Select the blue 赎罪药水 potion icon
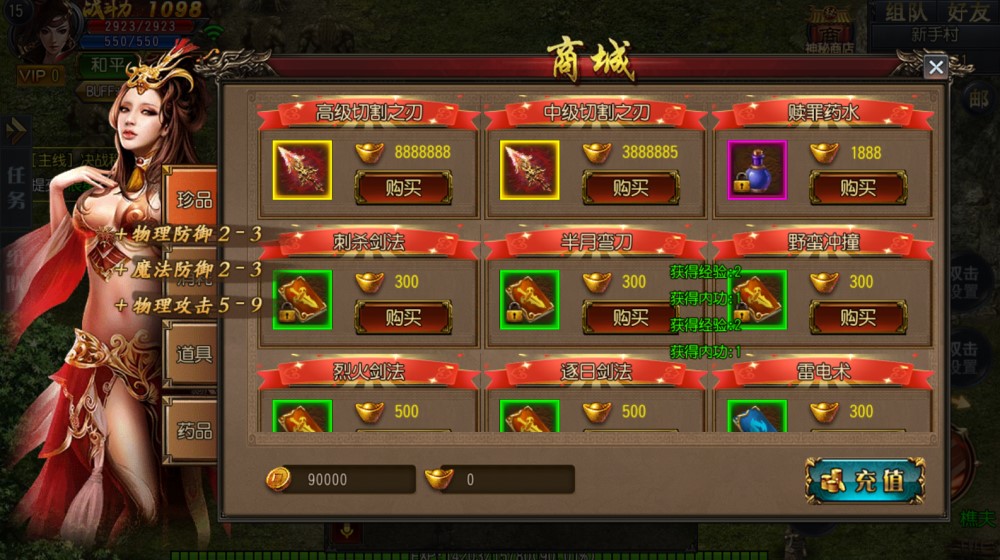The image size is (1000, 560). pyautogui.click(x=757, y=170)
